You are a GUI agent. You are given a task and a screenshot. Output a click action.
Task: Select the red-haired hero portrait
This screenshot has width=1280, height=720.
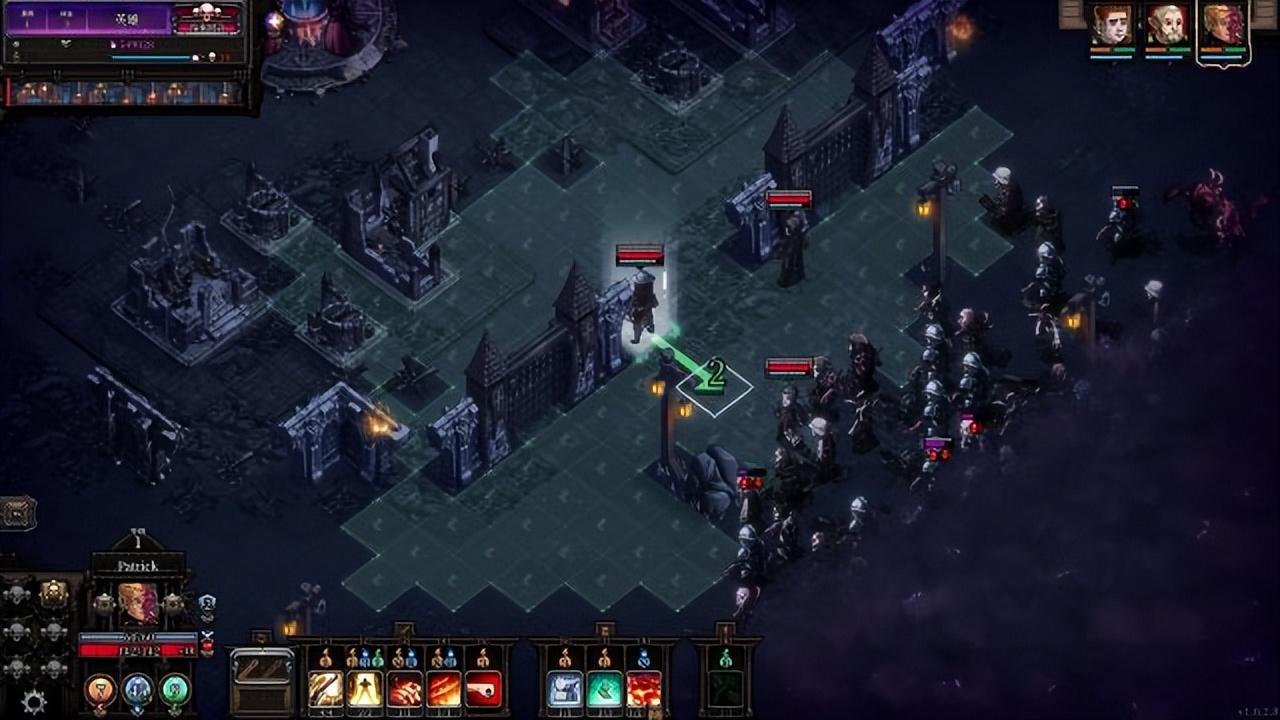click(x=1112, y=25)
